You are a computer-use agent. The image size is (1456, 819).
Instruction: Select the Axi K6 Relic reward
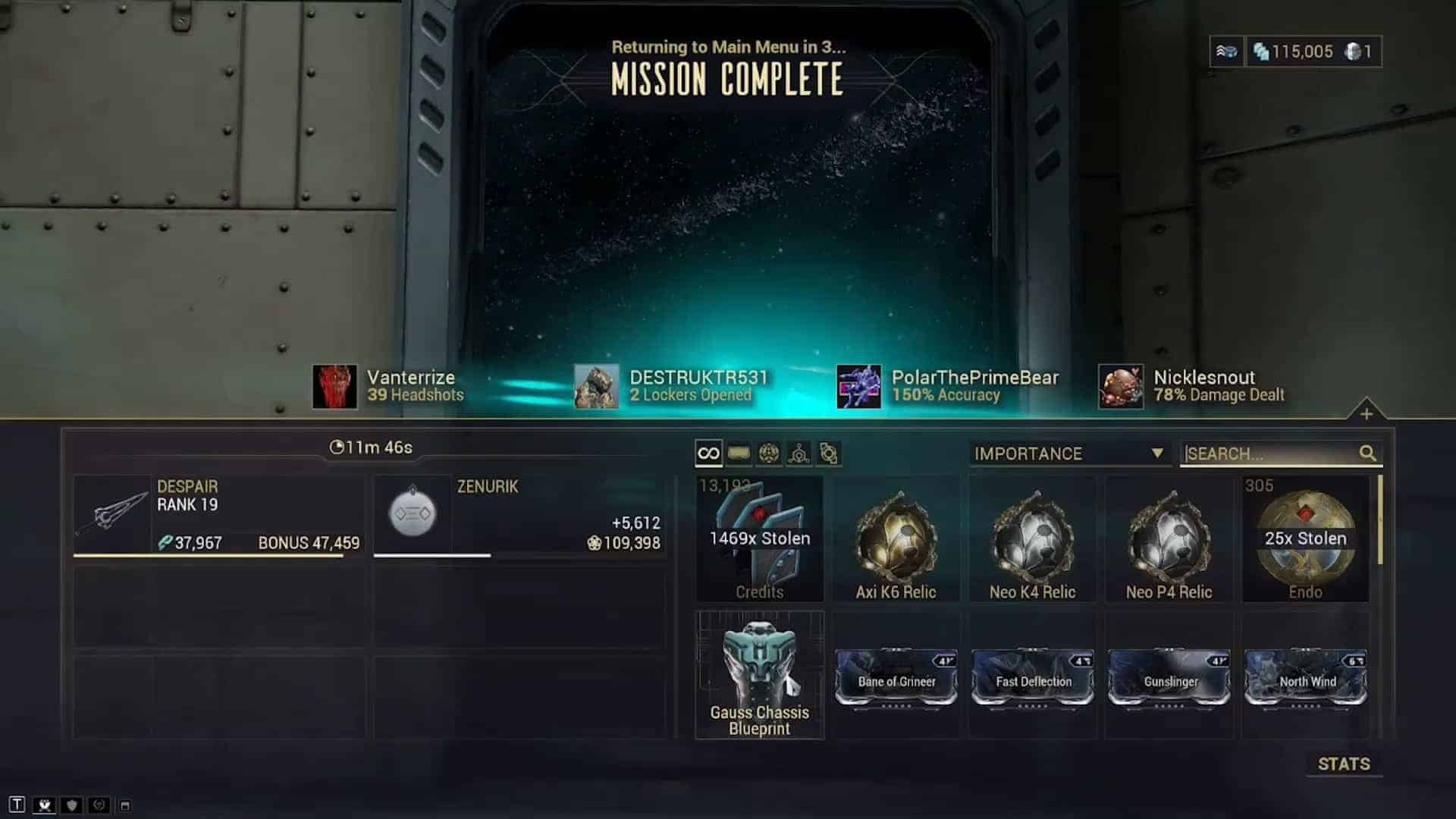click(896, 540)
